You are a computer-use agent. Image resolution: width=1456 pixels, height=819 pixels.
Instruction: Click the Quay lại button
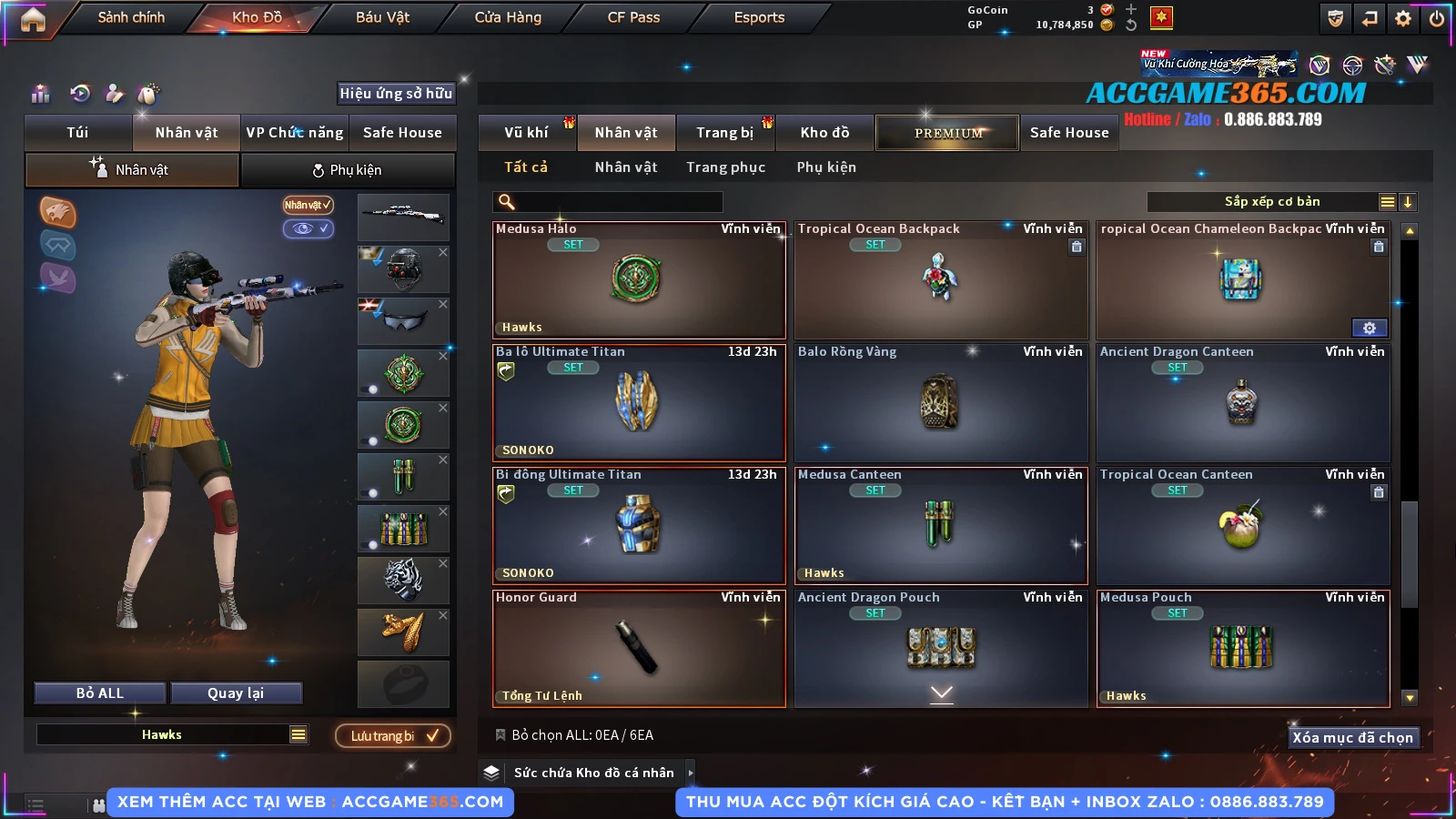236,693
